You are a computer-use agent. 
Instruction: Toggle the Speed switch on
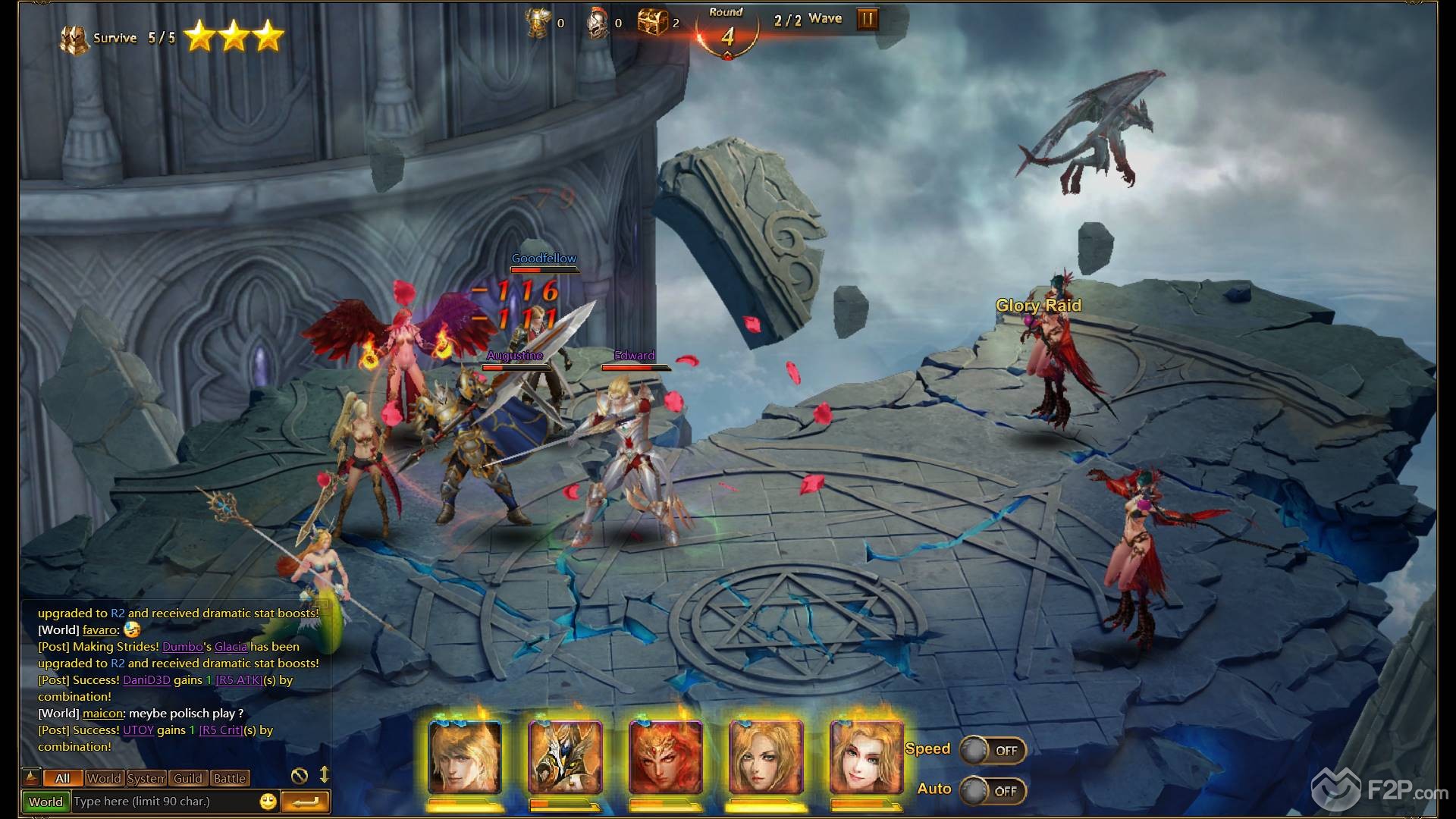(x=992, y=750)
